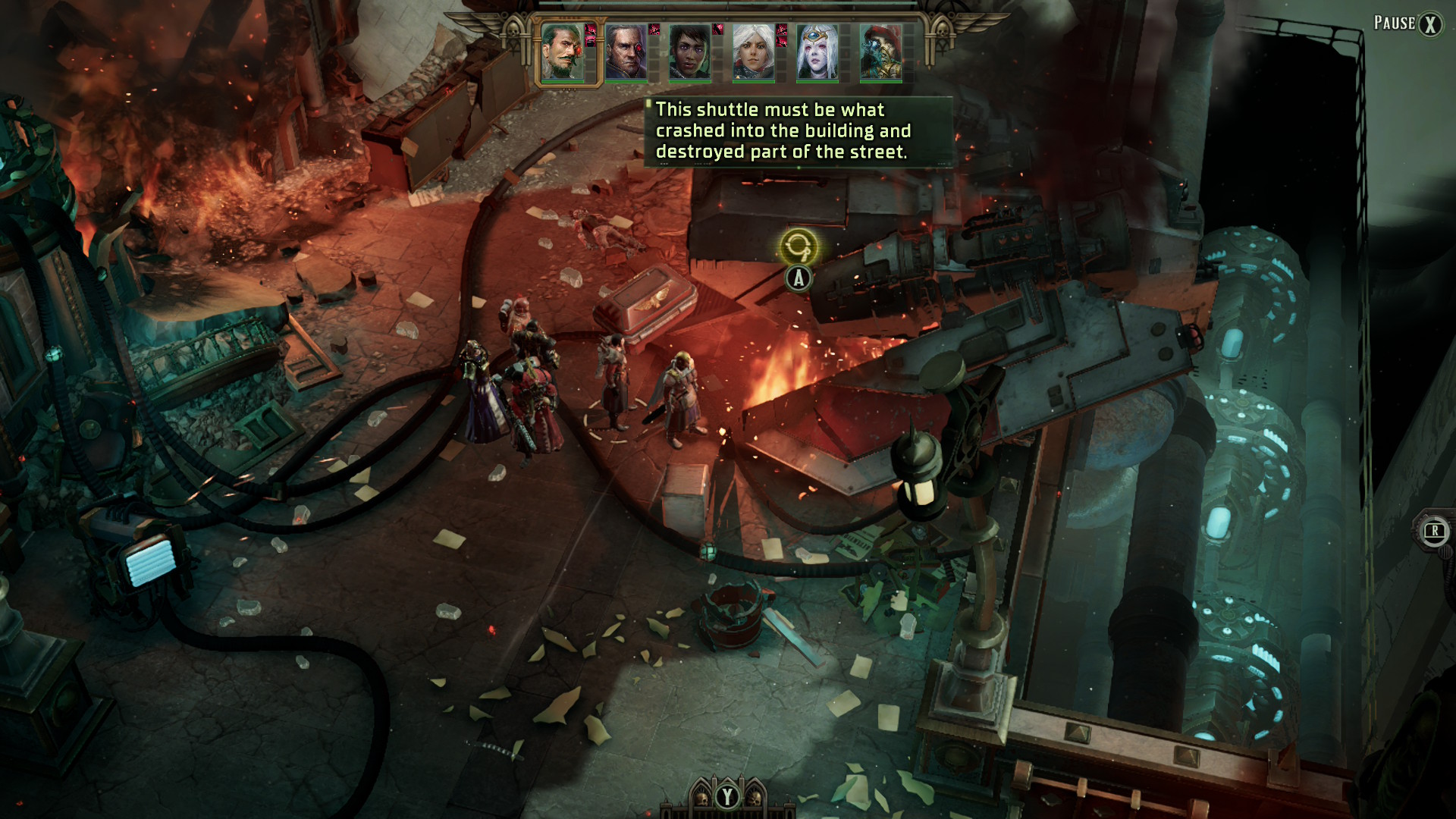The height and width of the screenshot is (819, 1456).
Task: Pick the pale woman with jeweled headdress
Action: (x=817, y=52)
